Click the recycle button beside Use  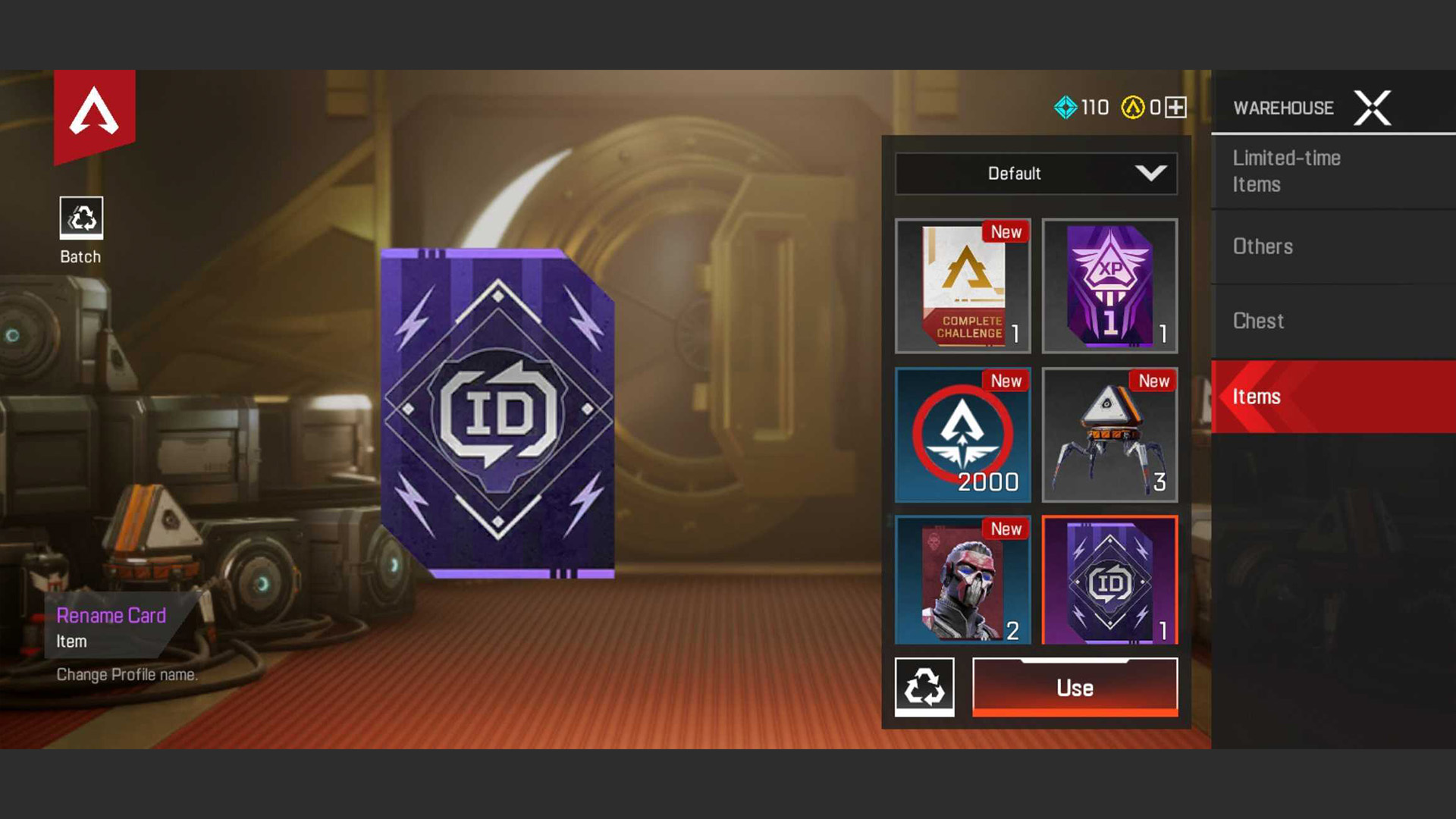click(924, 687)
